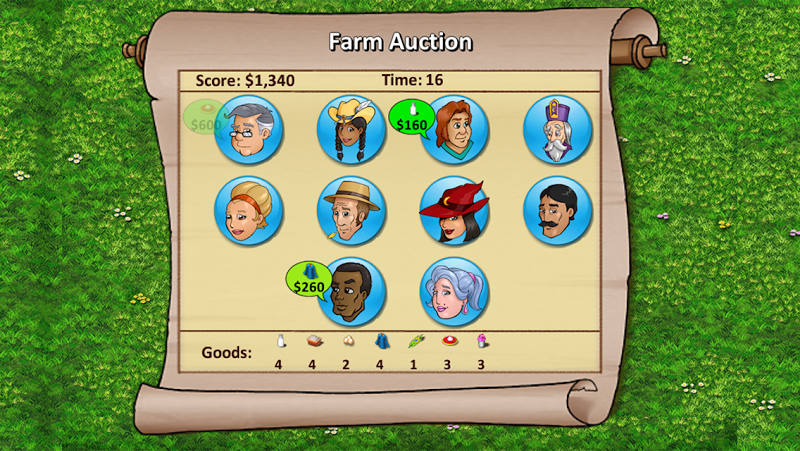800x451 pixels.
Task: Select the brown bread loaf in Goods
Action: coord(313,341)
